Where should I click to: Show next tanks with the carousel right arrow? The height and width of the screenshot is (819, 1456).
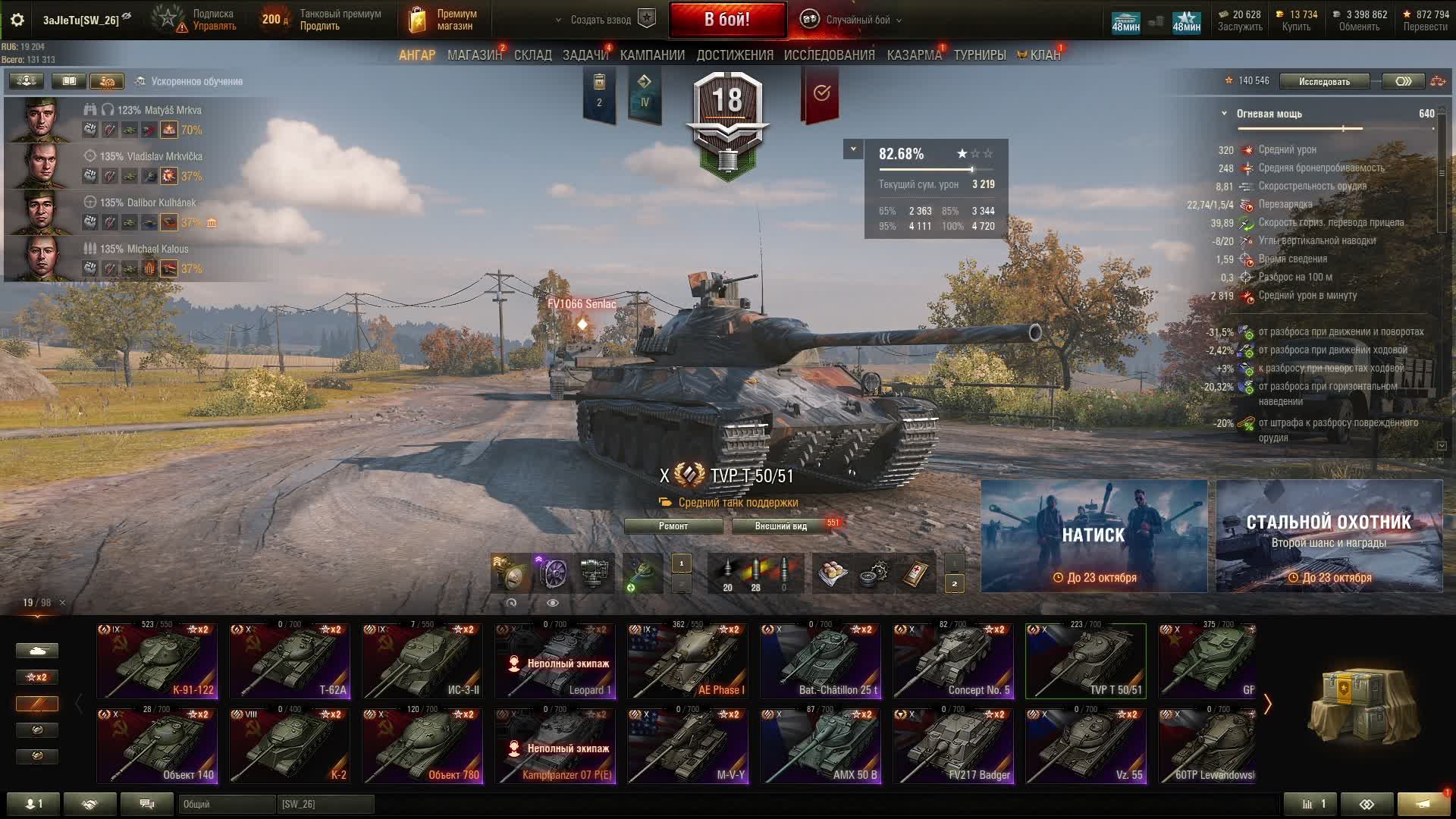[x=1267, y=704]
